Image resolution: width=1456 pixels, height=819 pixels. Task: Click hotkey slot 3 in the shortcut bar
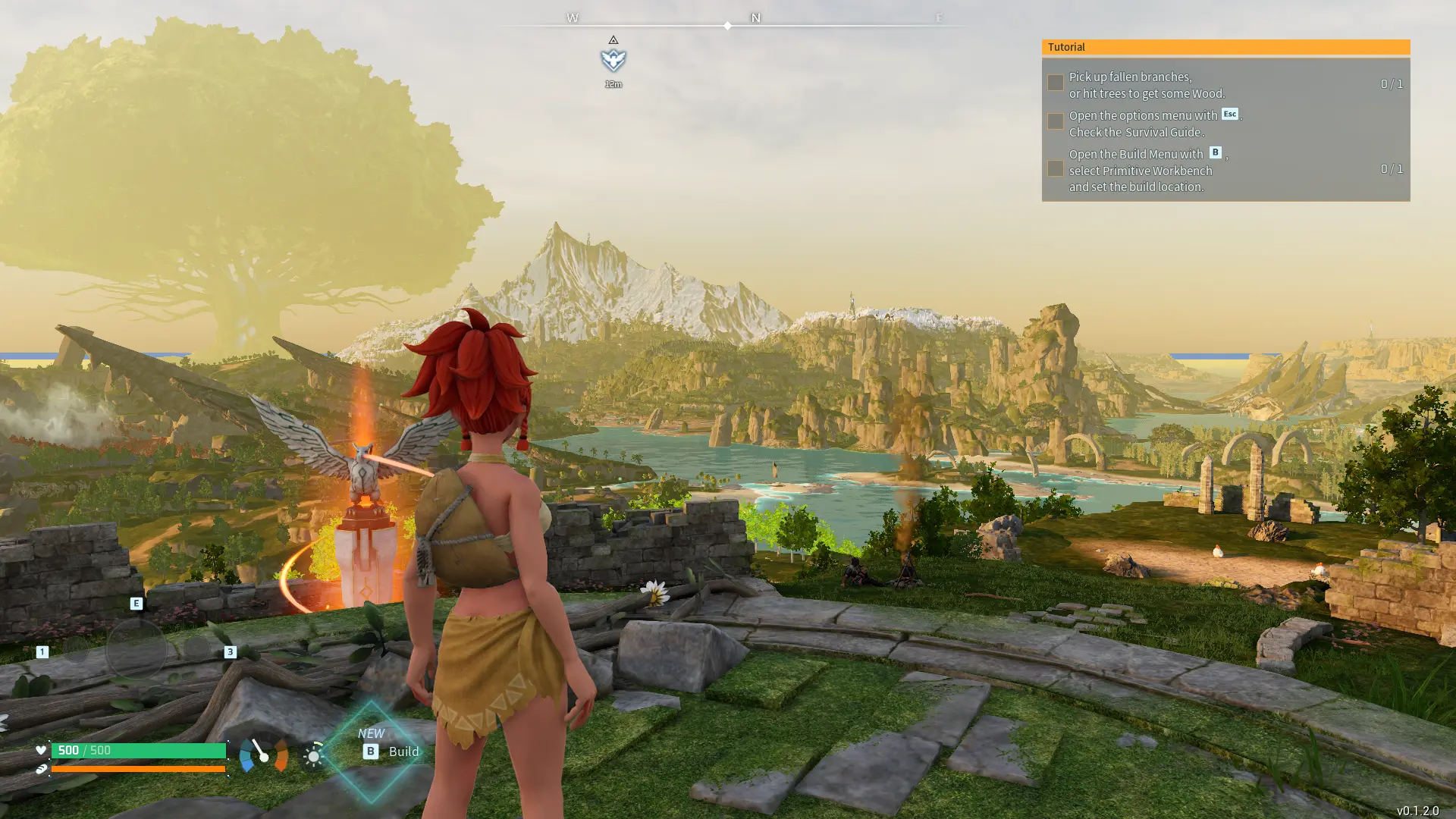point(231,651)
